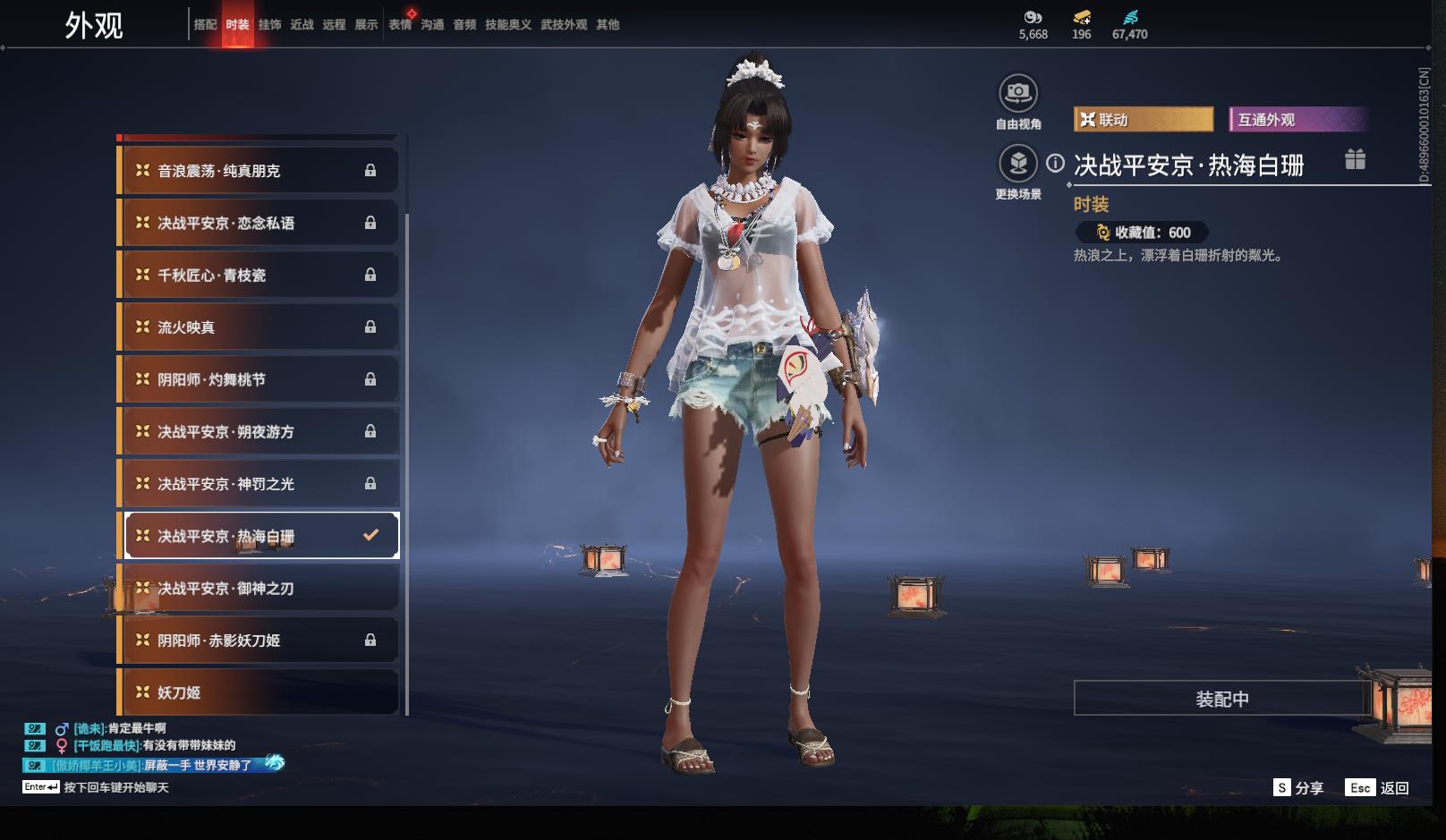Open the 更换场景 scene changer
The height and width of the screenshot is (840, 1446).
1018,164
